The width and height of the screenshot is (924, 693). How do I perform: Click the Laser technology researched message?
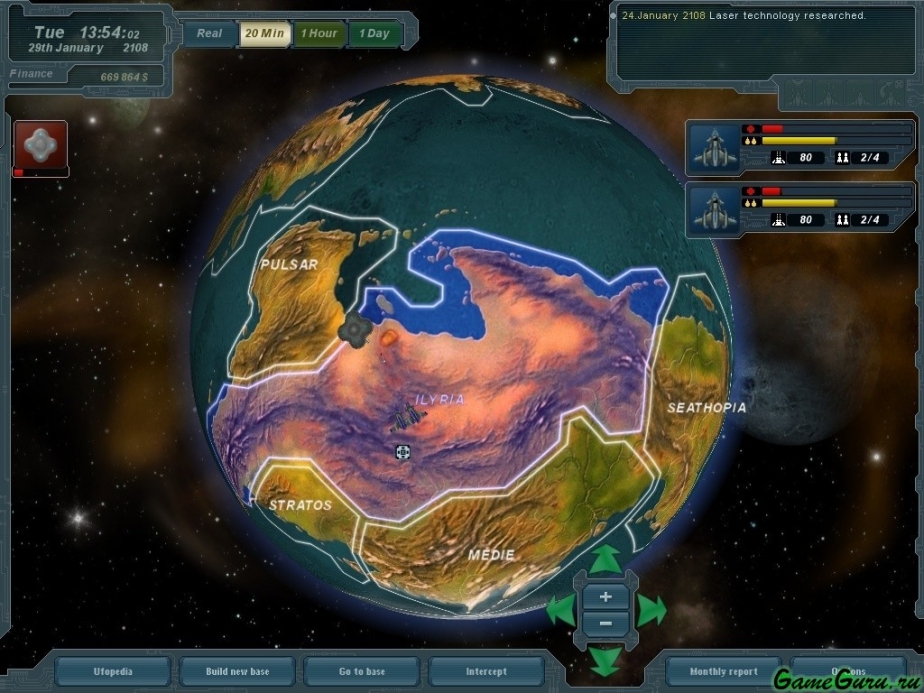click(743, 16)
